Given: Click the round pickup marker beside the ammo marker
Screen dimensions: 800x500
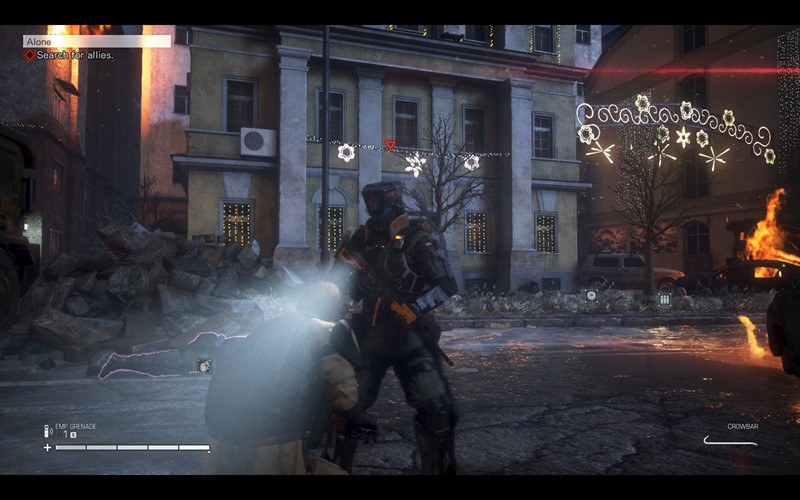Looking at the screenshot, I should [x=591, y=295].
